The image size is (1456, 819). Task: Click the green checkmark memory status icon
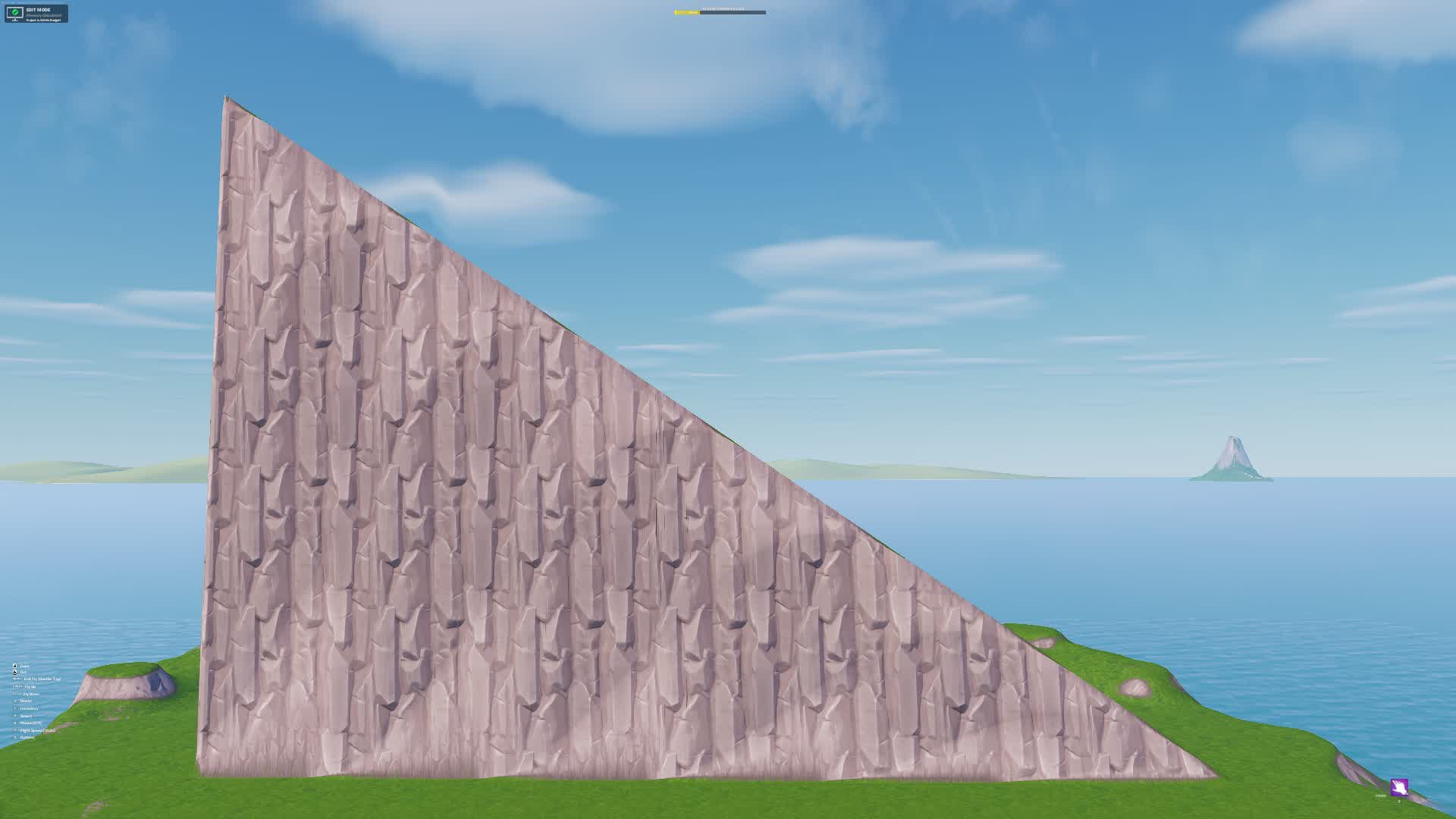tap(16, 12)
